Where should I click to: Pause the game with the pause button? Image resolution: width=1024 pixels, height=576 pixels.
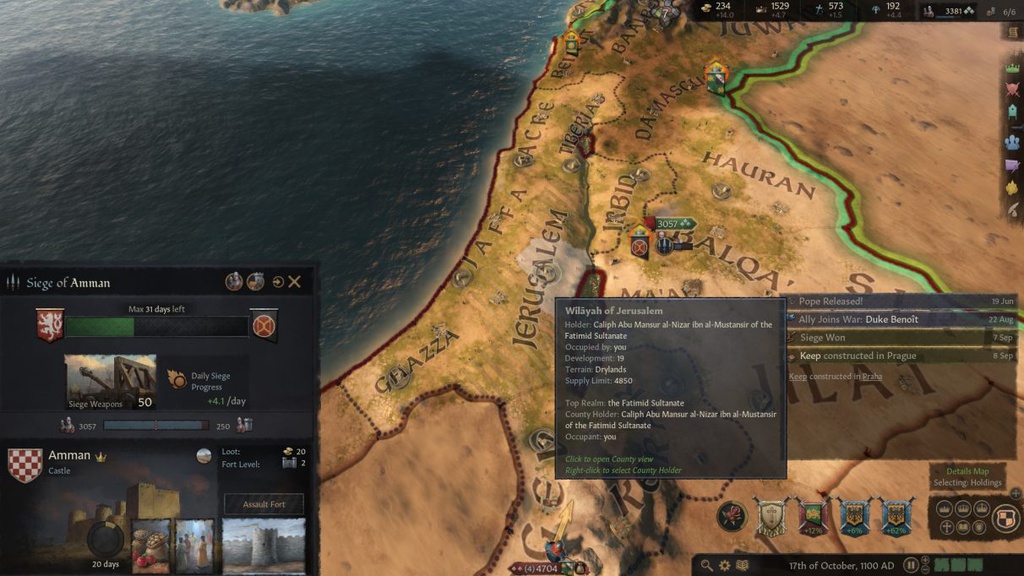click(912, 566)
